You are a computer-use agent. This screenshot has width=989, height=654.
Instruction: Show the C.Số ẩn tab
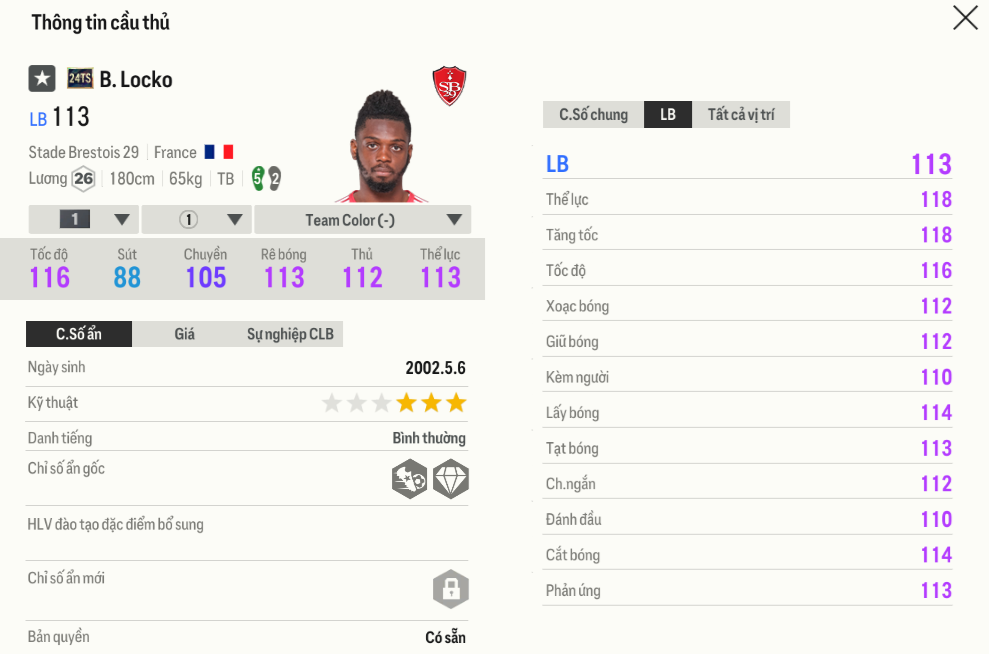(x=79, y=334)
